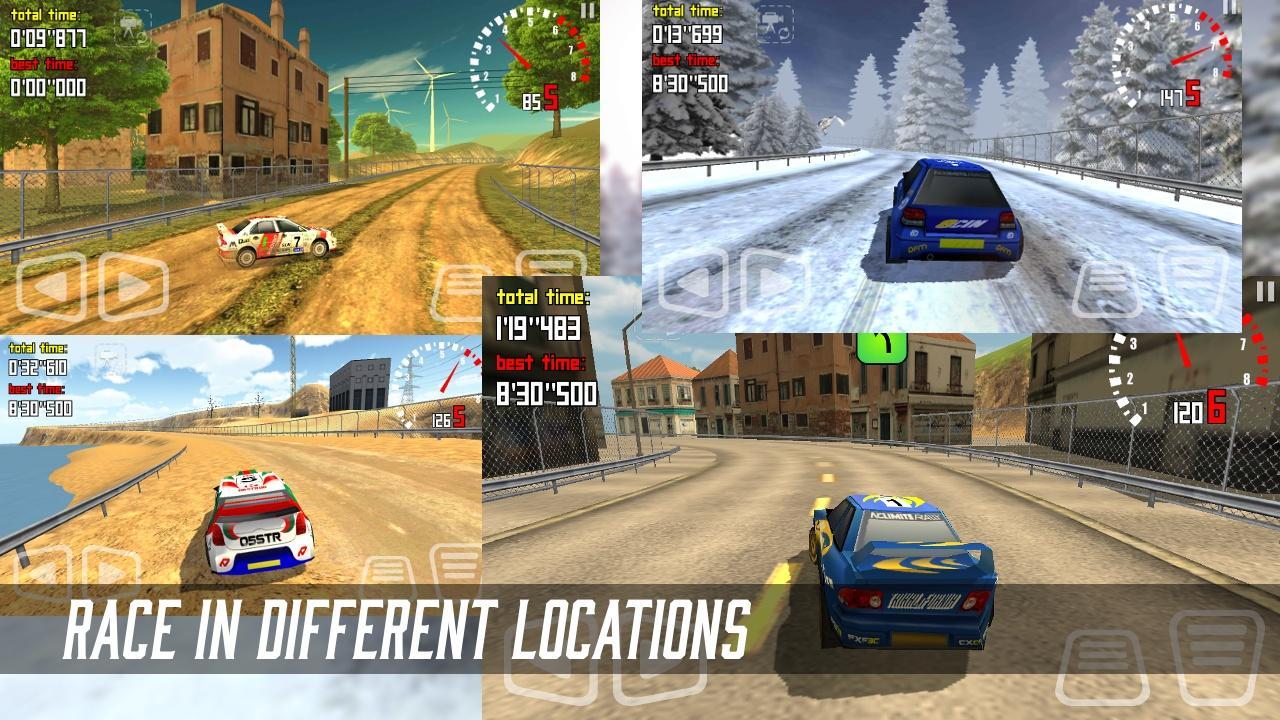Screen dimensions: 1280x720
Task: Pause the race in the farmhouse dirt-track panel
Action: point(588,11)
